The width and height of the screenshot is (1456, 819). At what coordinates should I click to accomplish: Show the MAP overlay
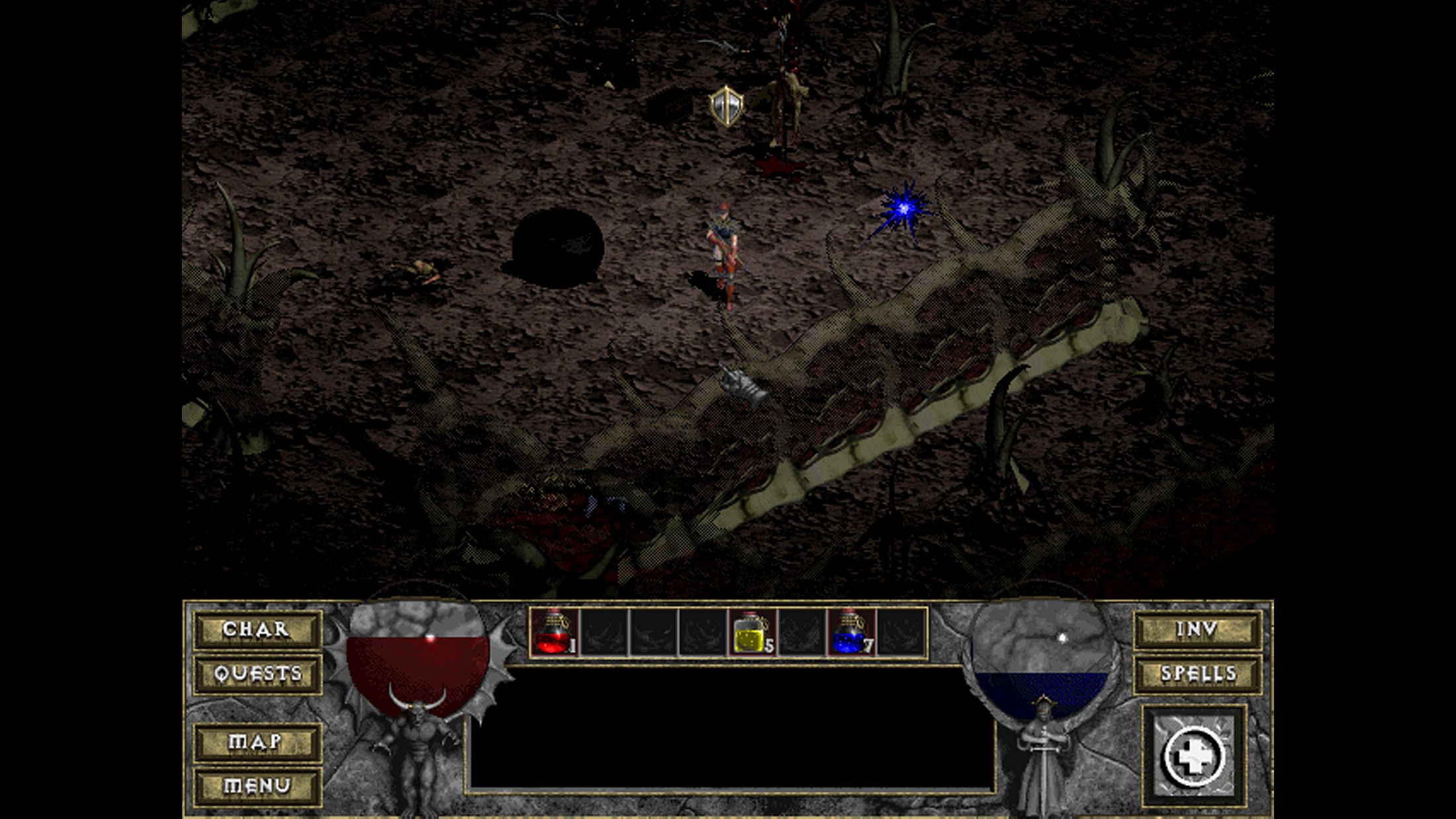pos(257,742)
